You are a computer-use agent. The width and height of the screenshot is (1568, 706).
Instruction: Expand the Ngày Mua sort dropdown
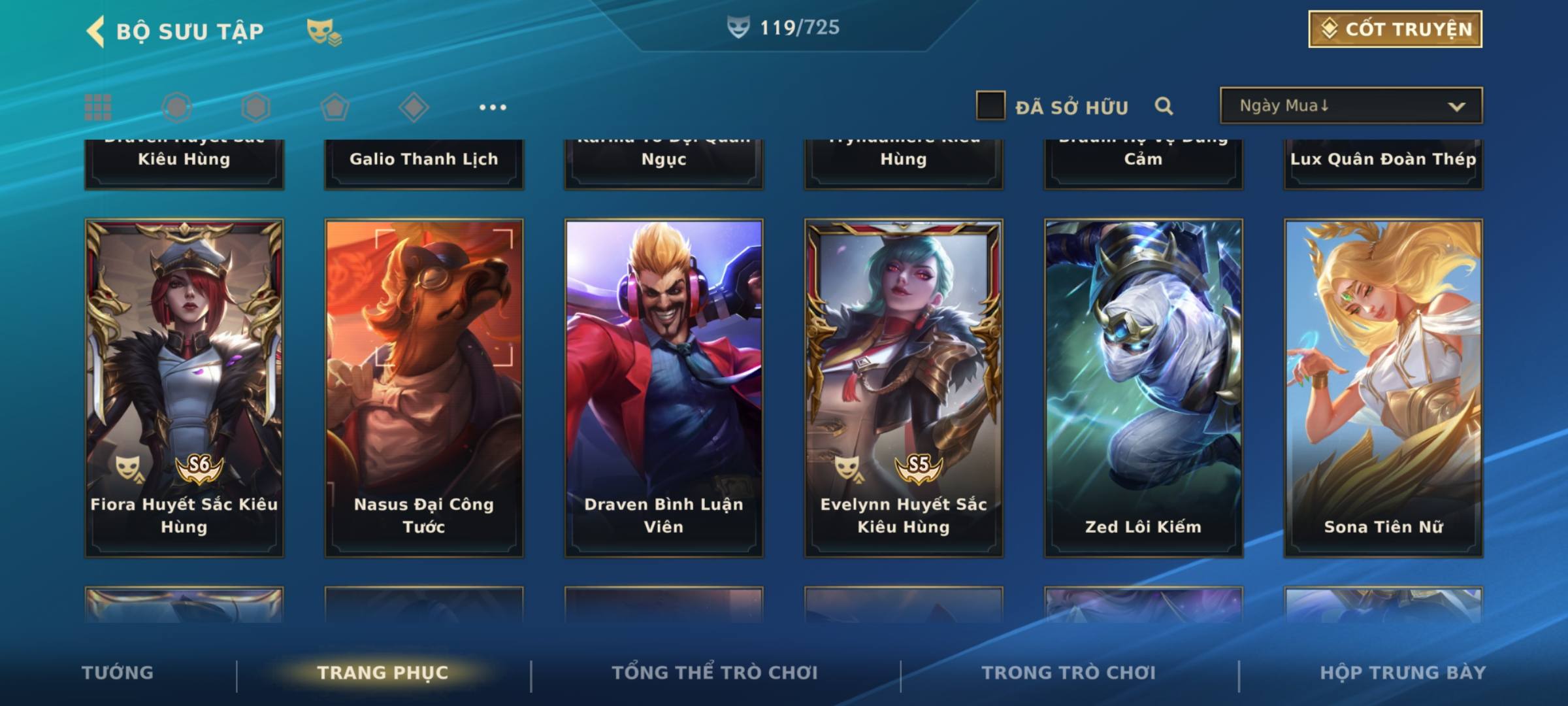click(x=1350, y=106)
